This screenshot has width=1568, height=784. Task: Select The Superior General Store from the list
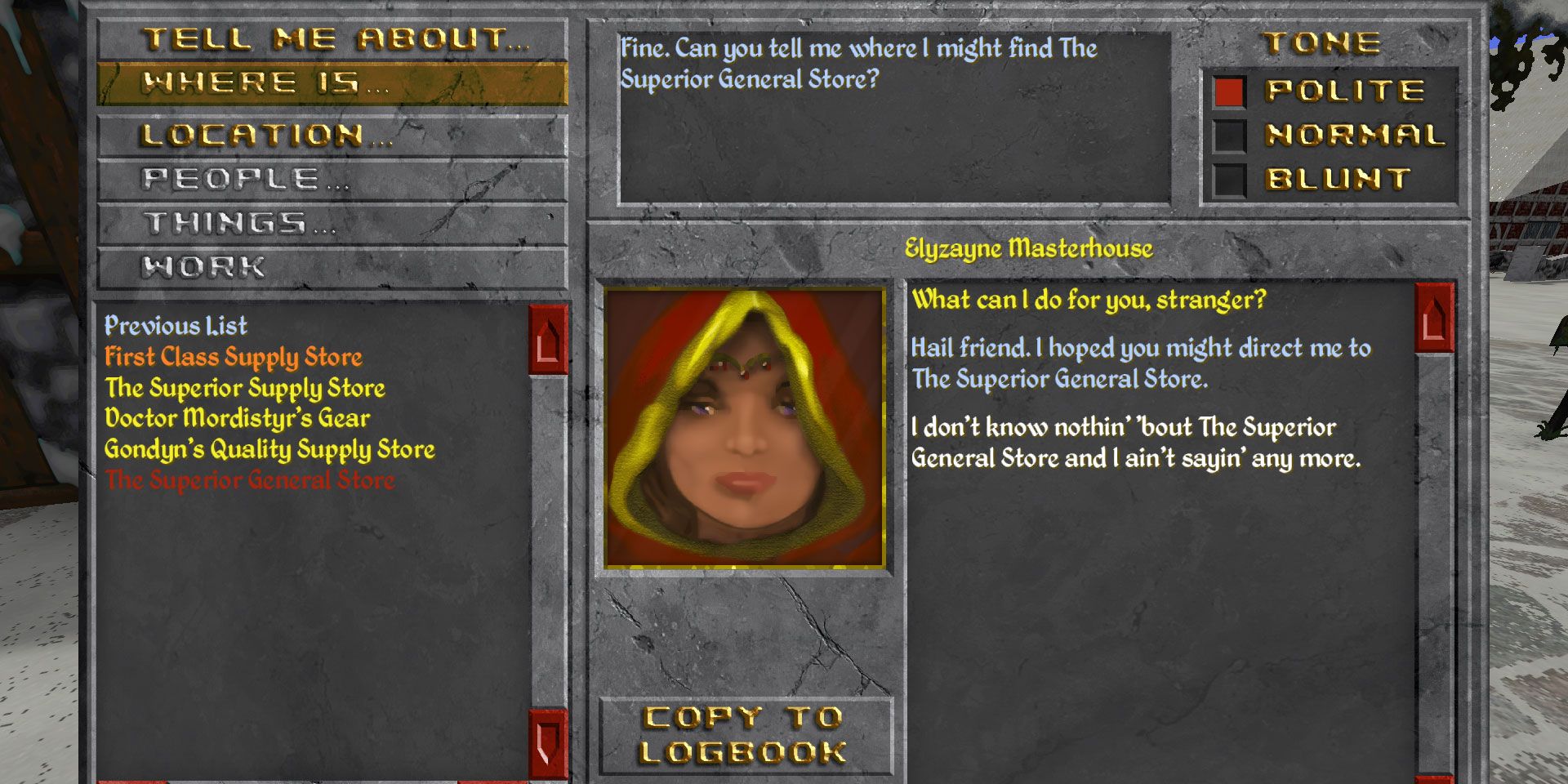tap(250, 481)
